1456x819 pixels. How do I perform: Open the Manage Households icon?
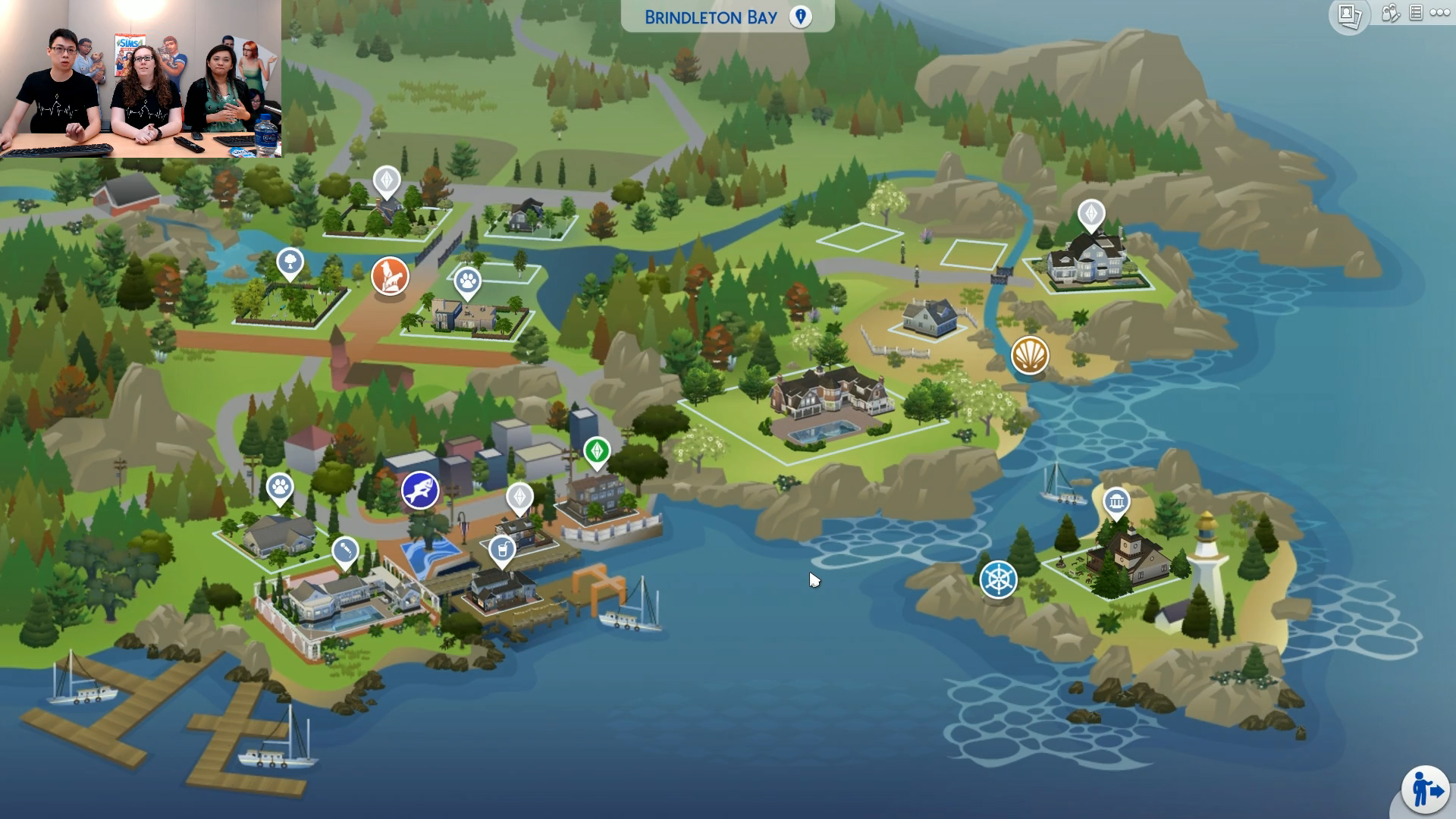pyautogui.click(x=1390, y=13)
